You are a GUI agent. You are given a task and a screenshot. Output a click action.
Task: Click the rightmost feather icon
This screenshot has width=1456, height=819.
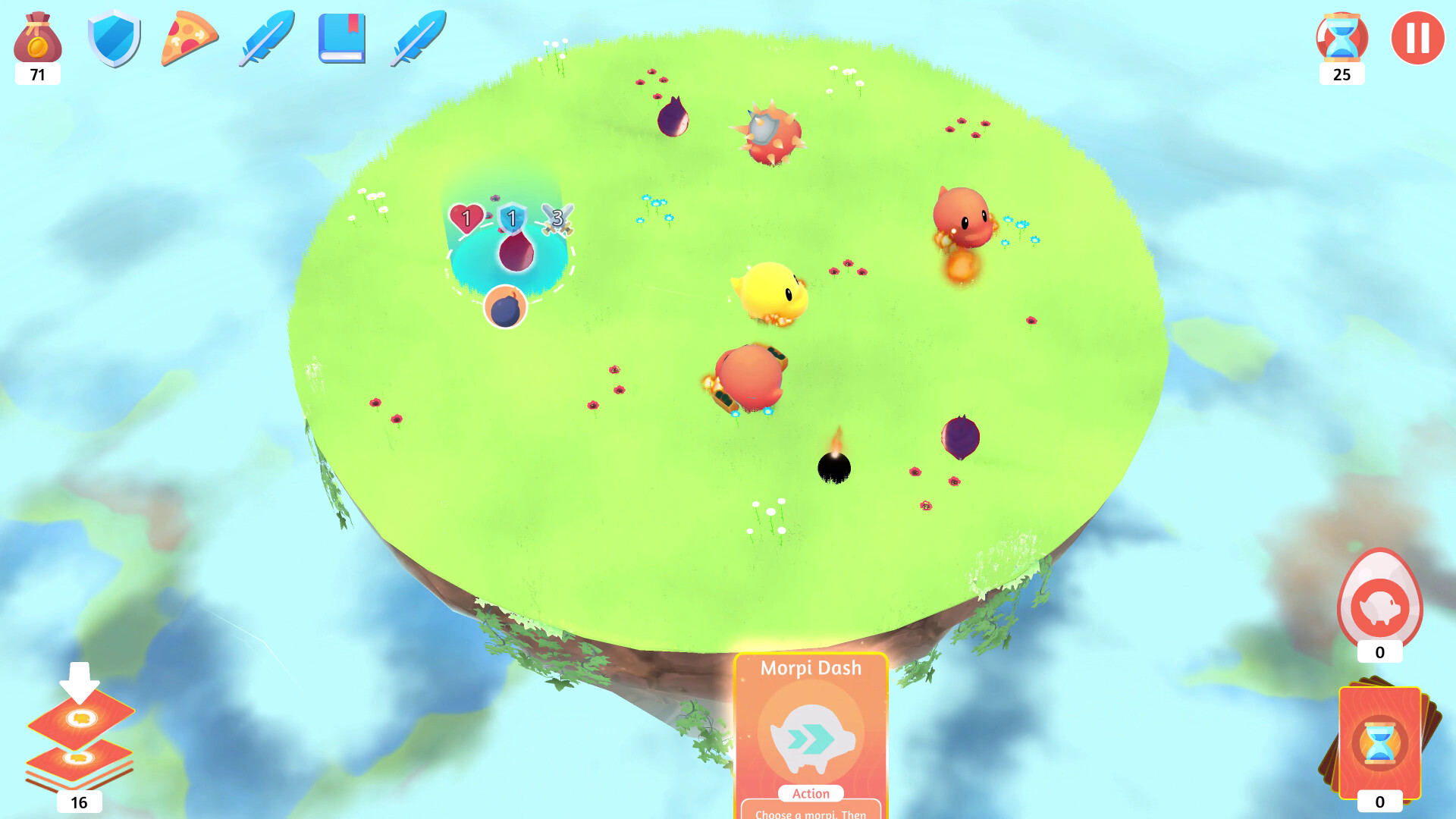(416, 36)
